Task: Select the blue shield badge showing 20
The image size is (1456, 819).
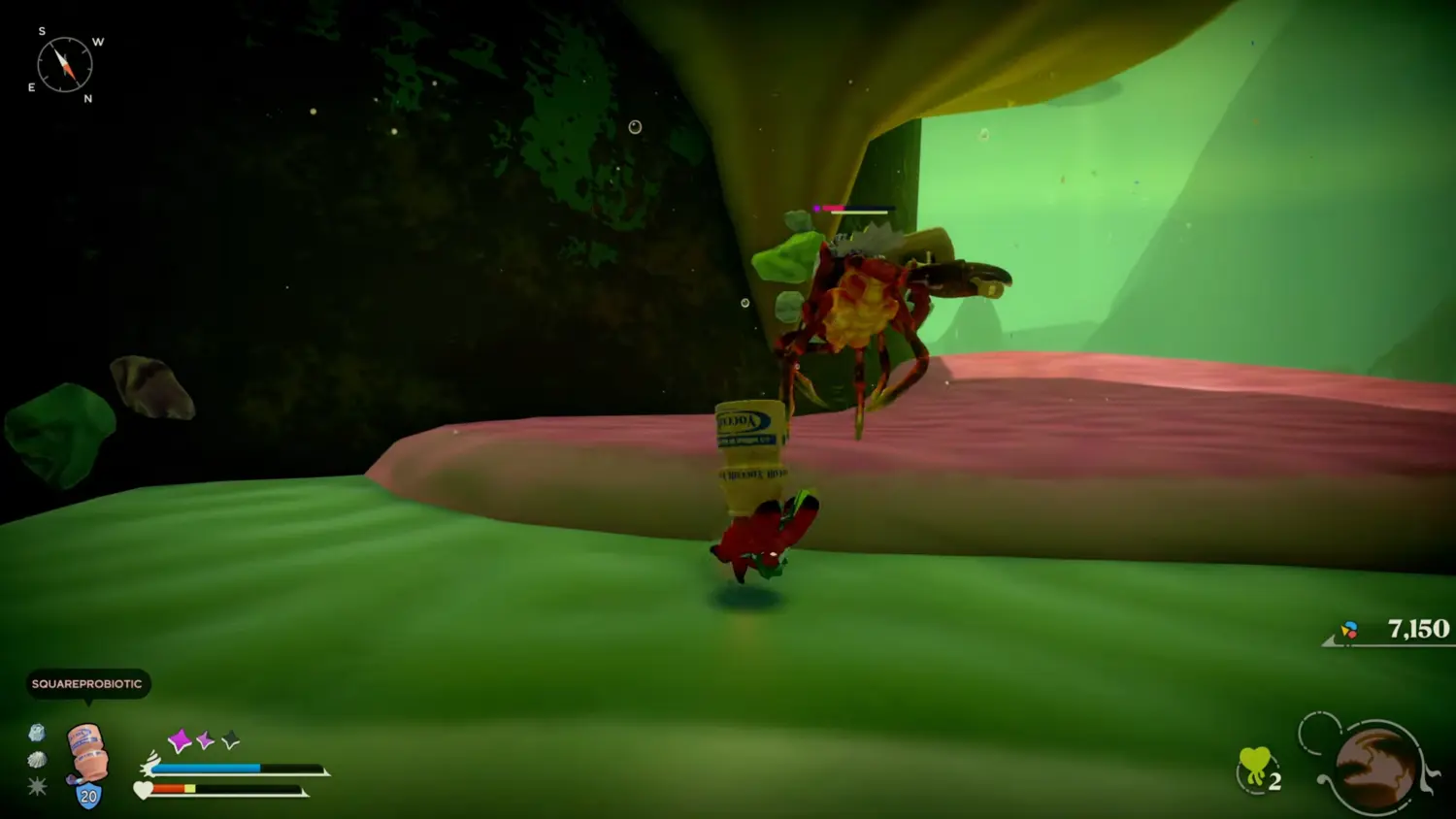Action: point(87,794)
